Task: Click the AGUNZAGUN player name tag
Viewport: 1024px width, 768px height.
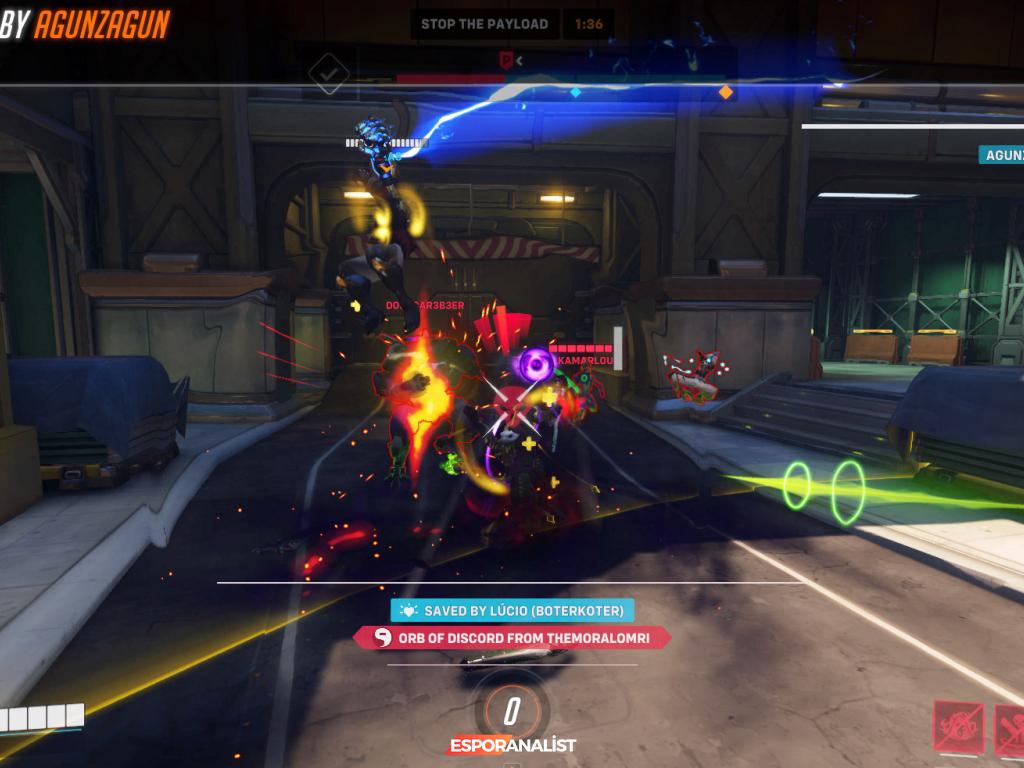Action: click(1002, 155)
